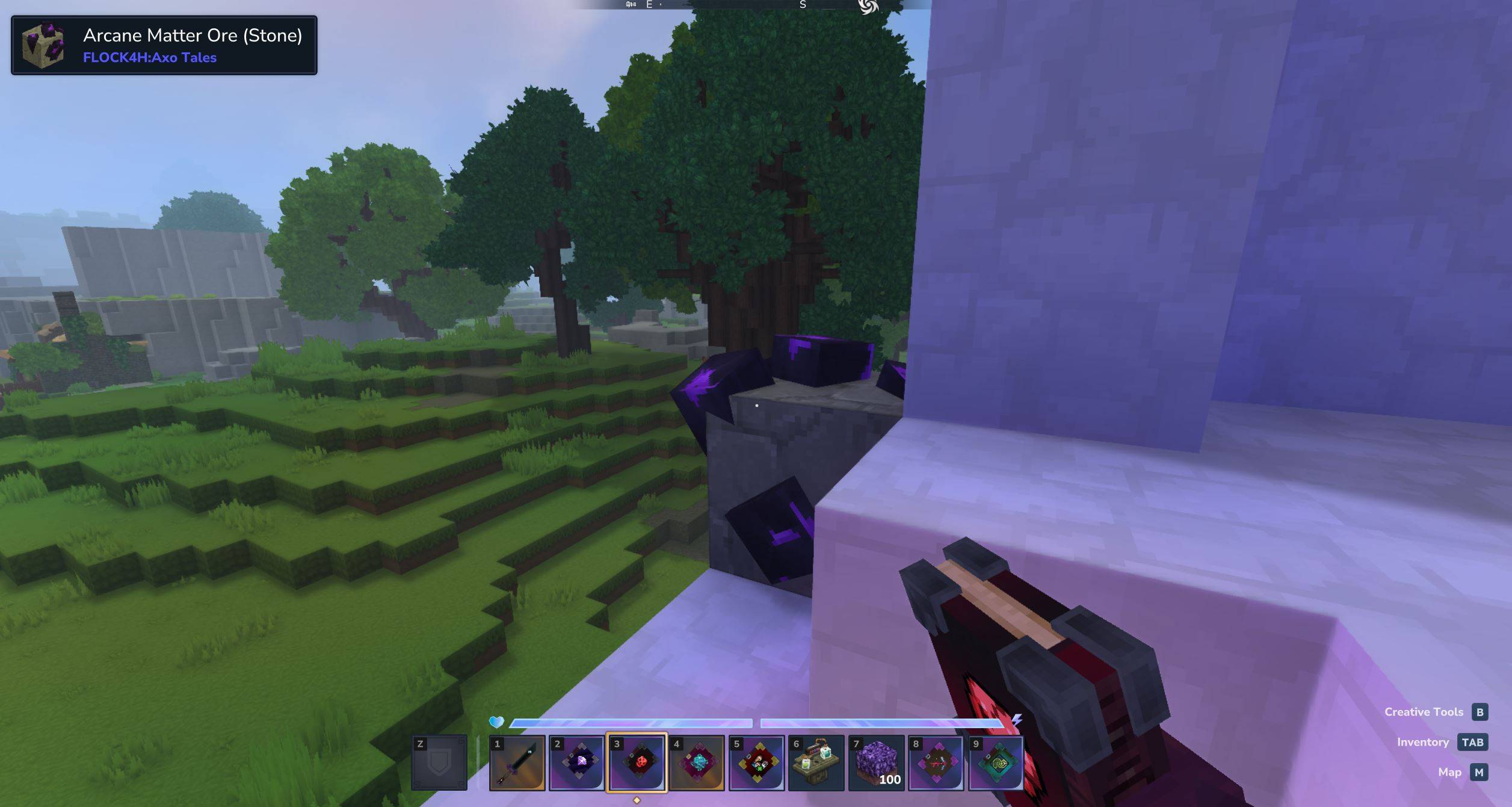Select the red gem tome slot

click(637, 762)
